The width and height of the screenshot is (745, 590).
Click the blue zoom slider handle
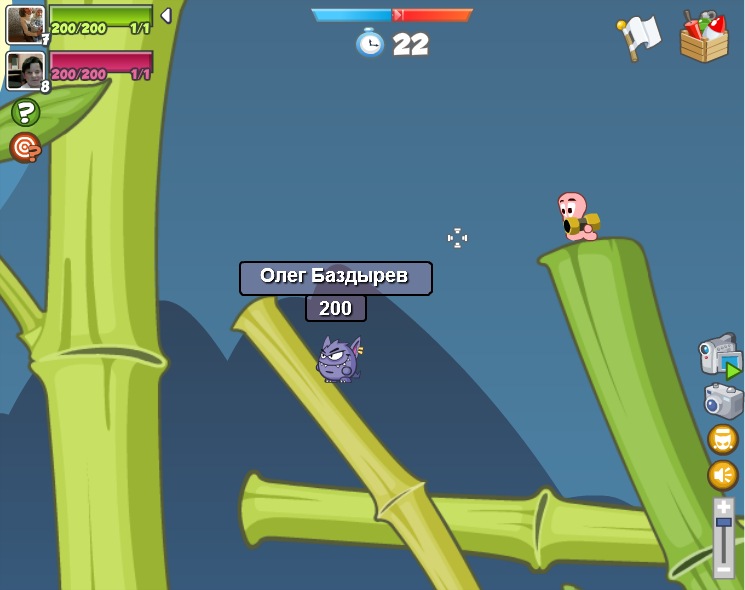723,522
